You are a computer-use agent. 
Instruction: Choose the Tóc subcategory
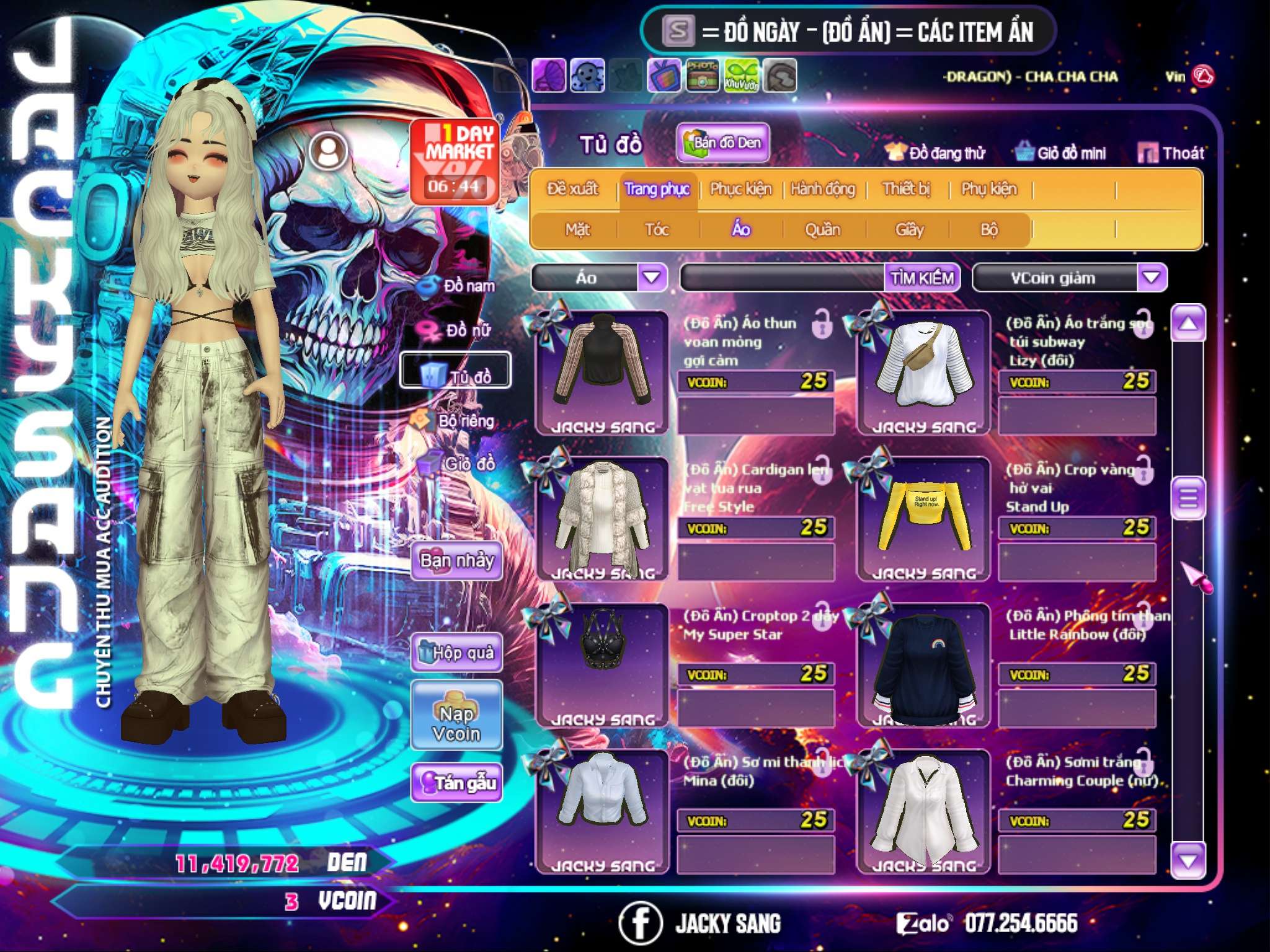click(657, 229)
